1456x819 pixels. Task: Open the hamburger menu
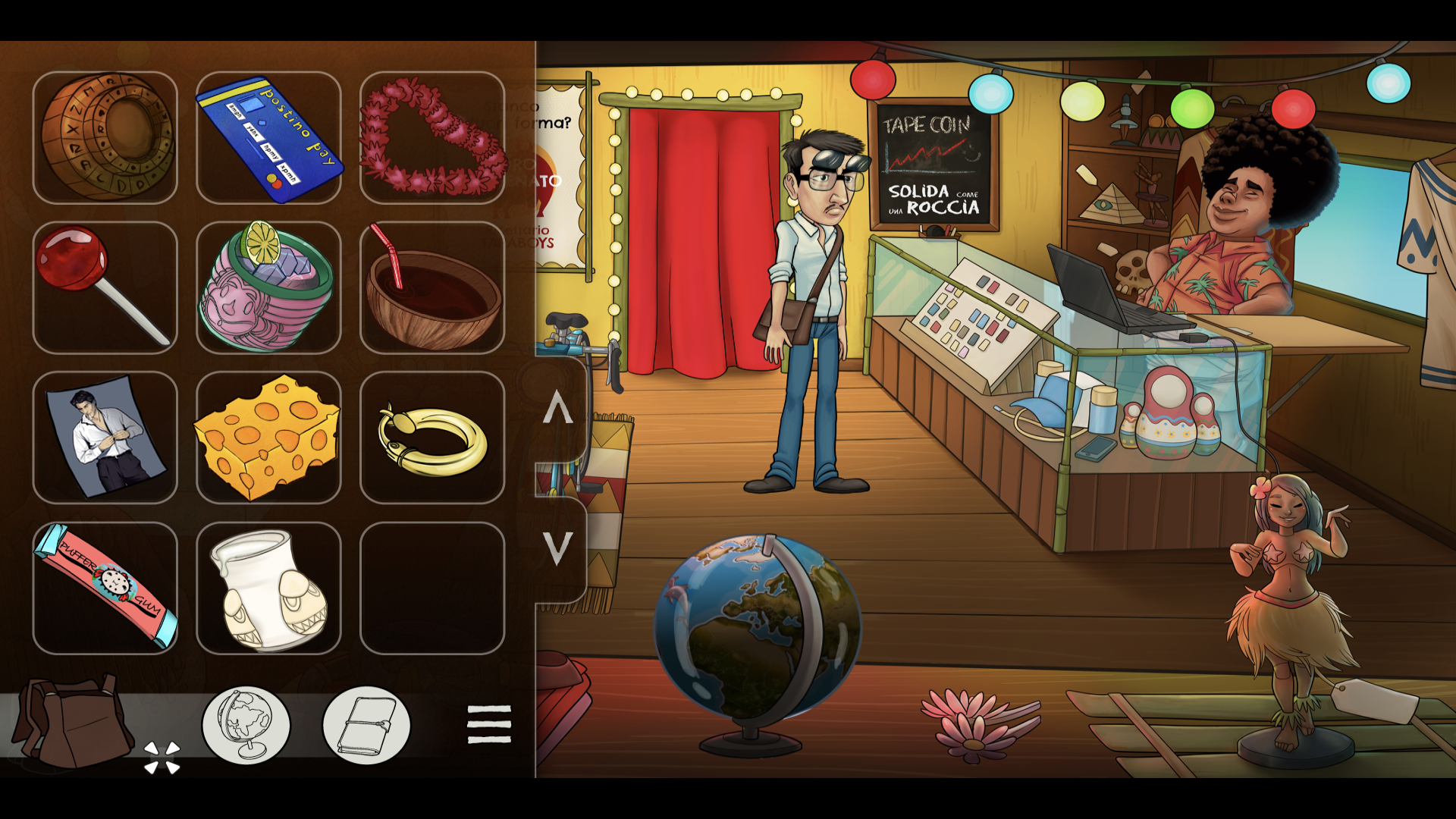coord(489,725)
